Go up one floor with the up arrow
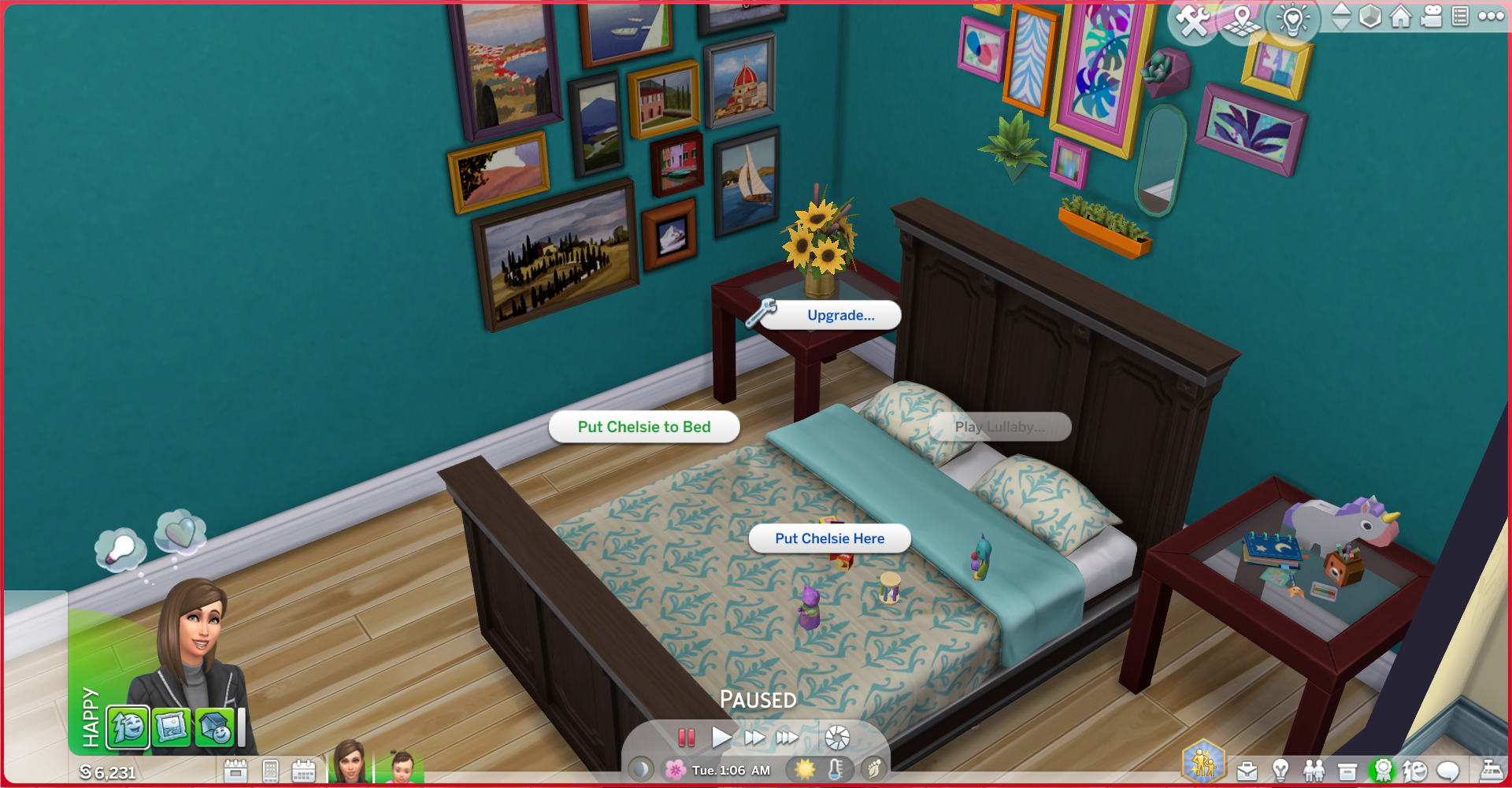Screen dimensions: 1512x788 pos(1340,10)
